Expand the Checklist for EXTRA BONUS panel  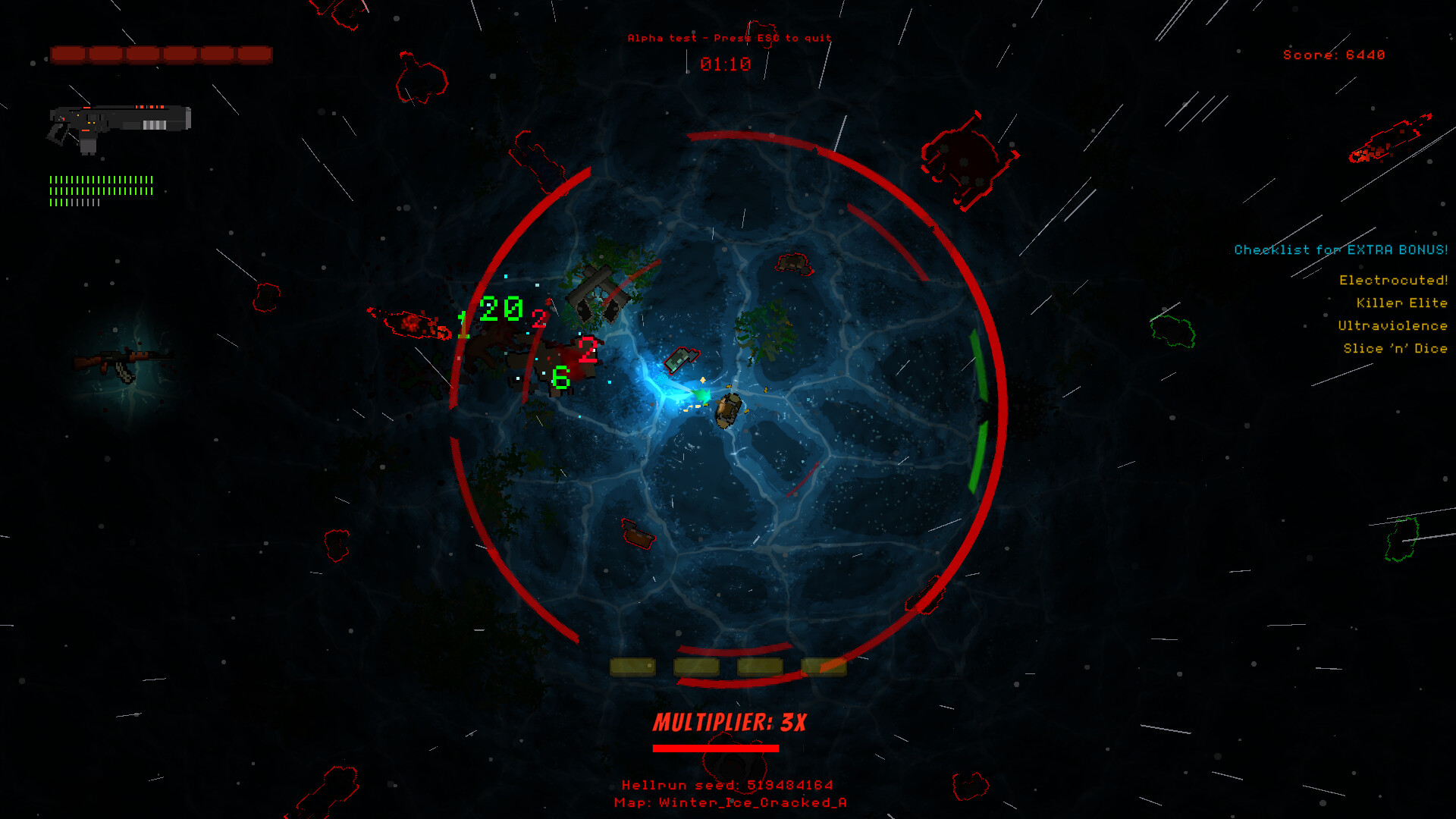pos(1340,249)
